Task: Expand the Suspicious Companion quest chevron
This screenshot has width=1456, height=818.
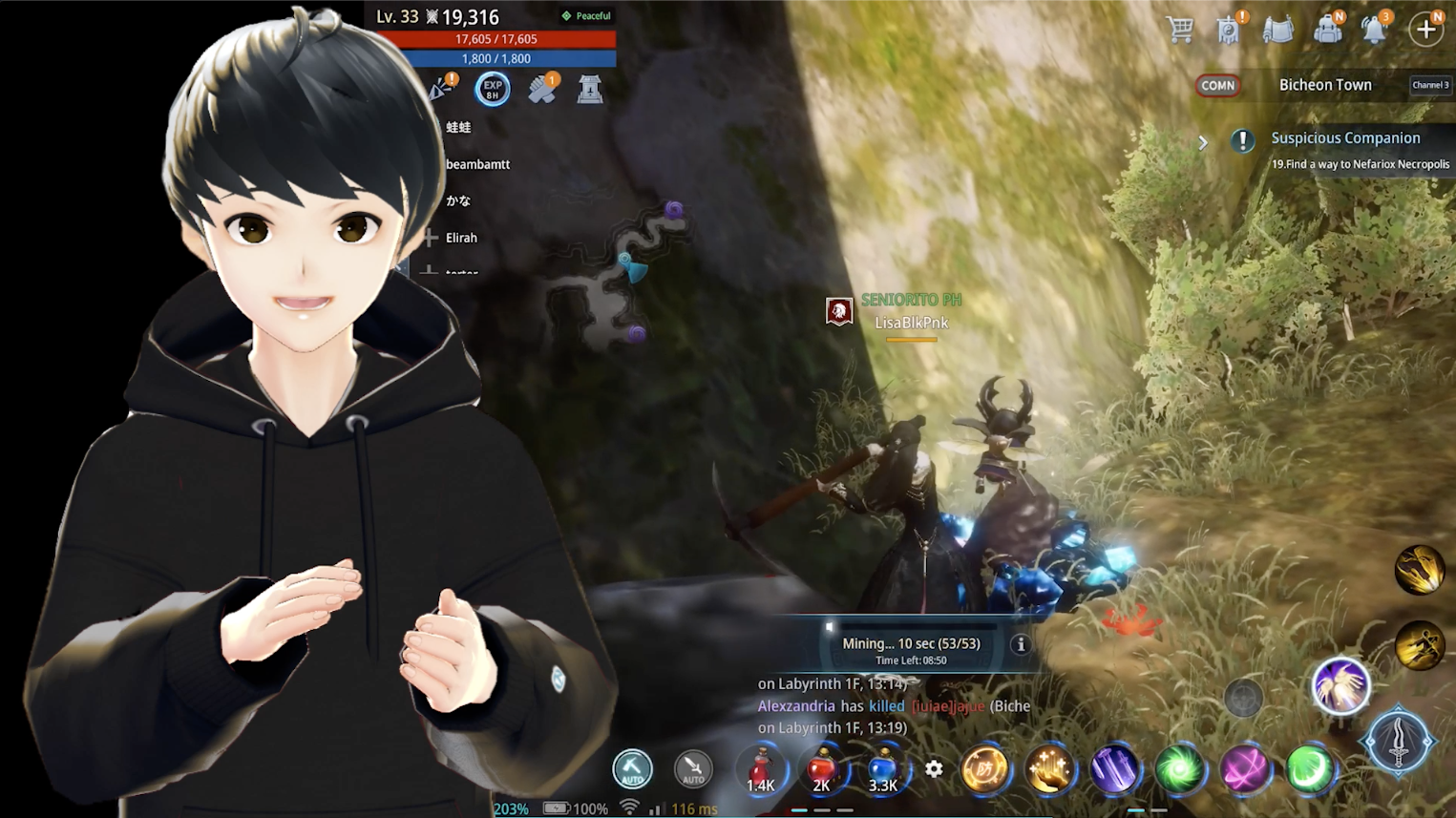Action: coord(1203,142)
